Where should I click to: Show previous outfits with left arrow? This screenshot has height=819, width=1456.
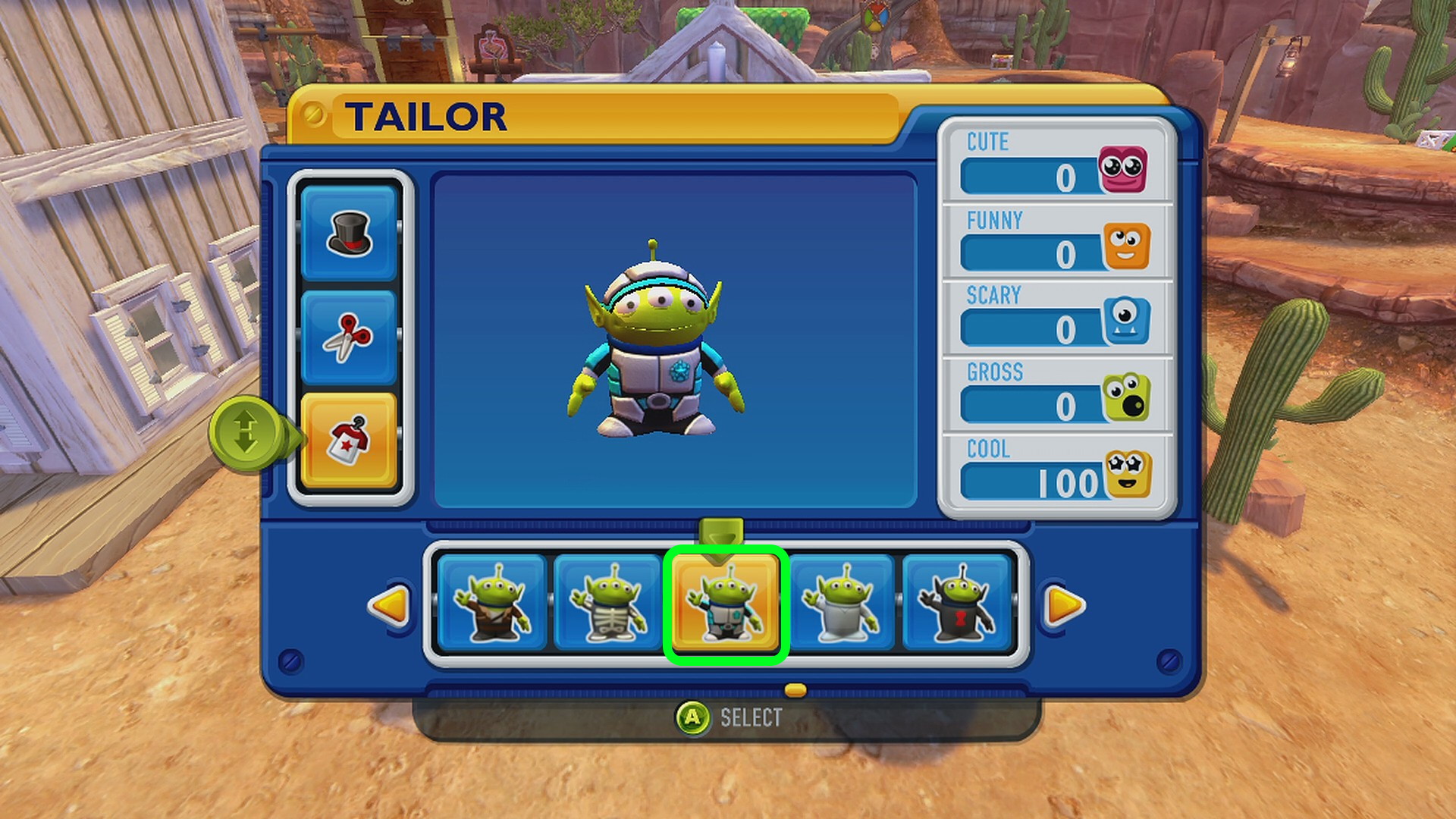coord(389,605)
